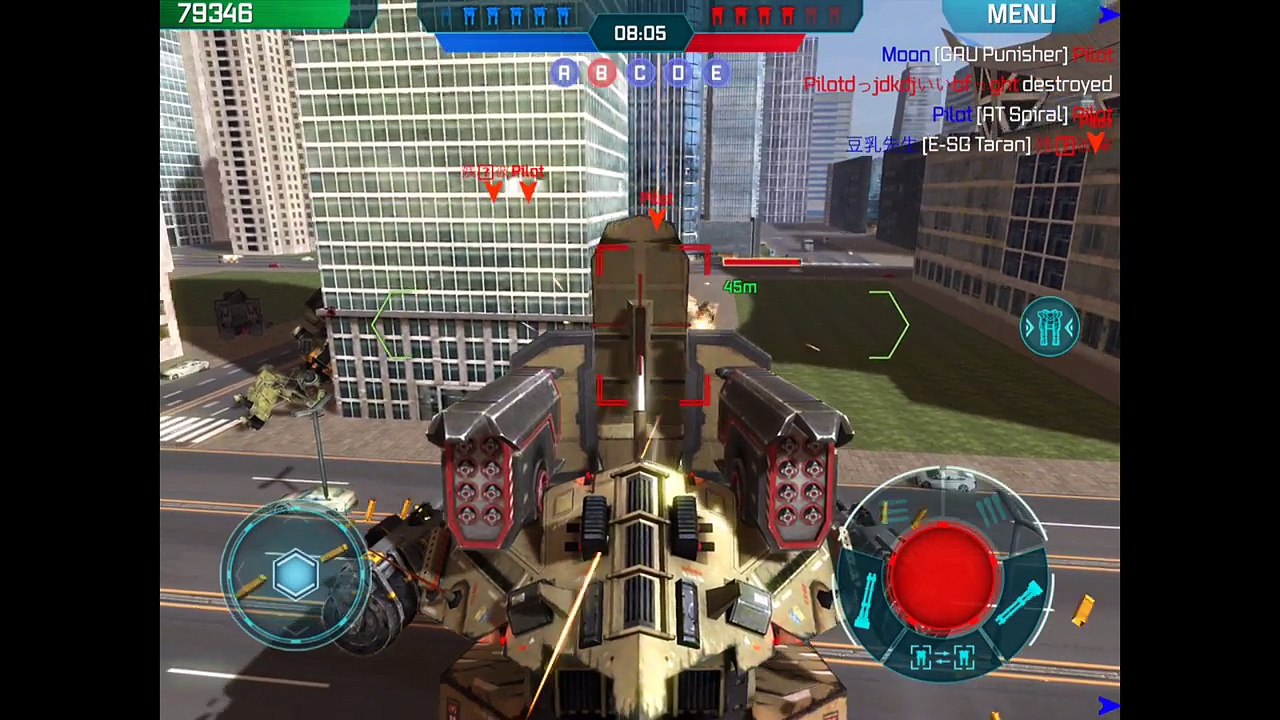Viewport: 1280px width, 720px height.
Task: Open the MENU button
Action: (x=1021, y=14)
